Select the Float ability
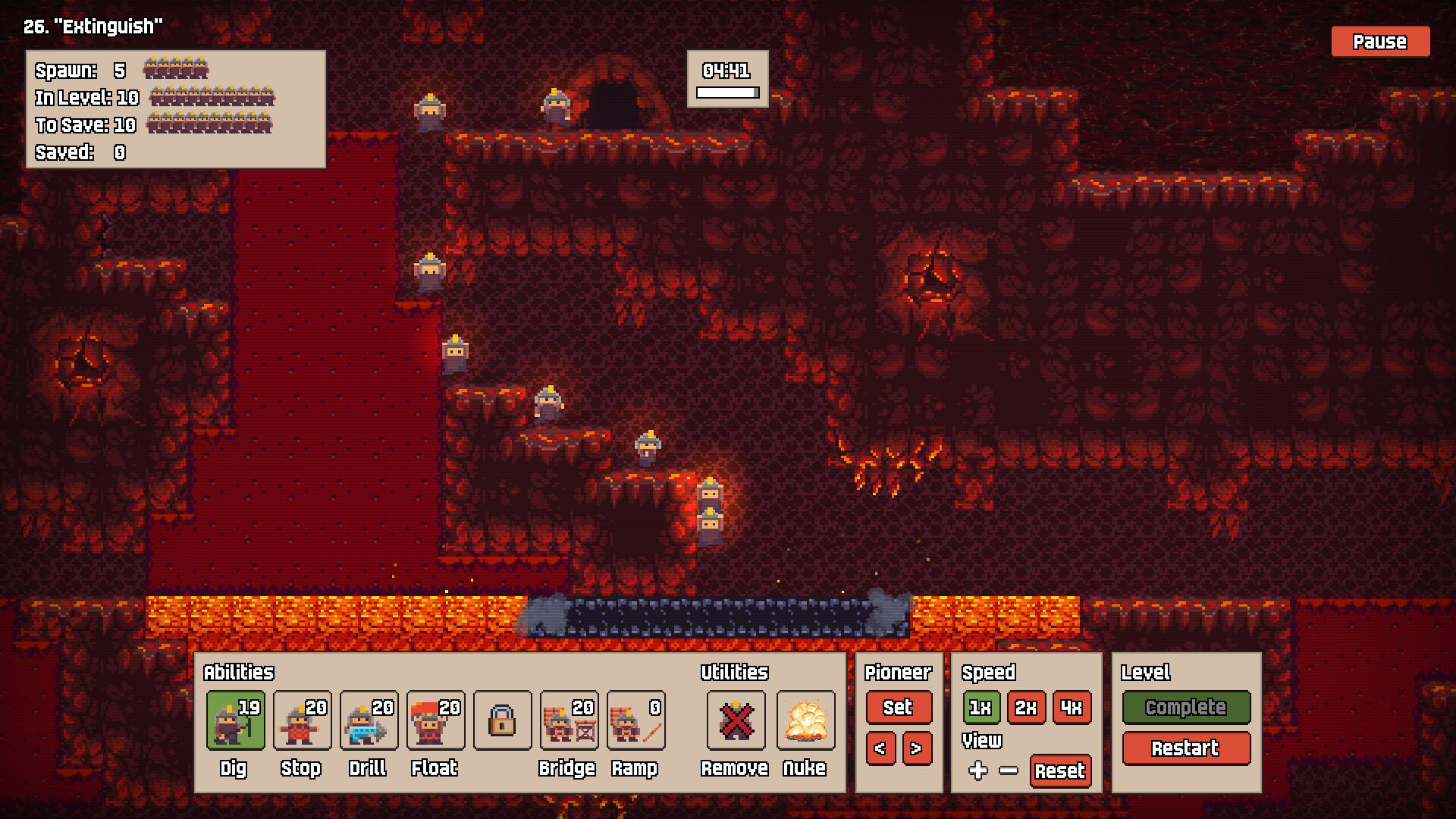Image resolution: width=1456 pixels, height=819 pixels. (x=435, y=720)
